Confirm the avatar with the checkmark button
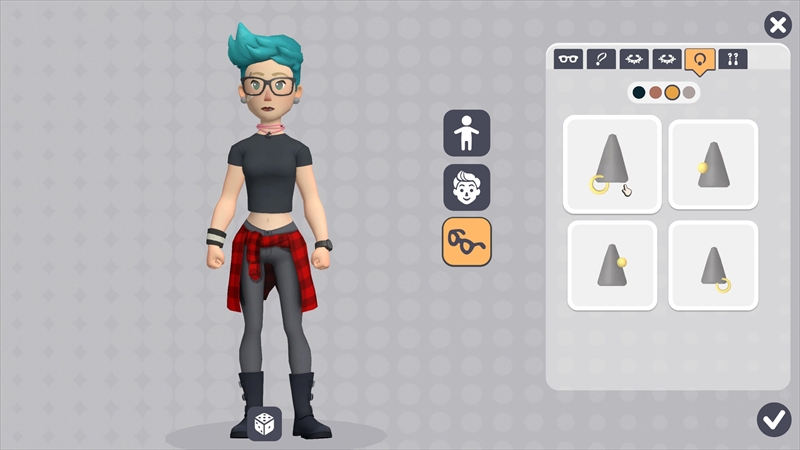 [774, 419]
